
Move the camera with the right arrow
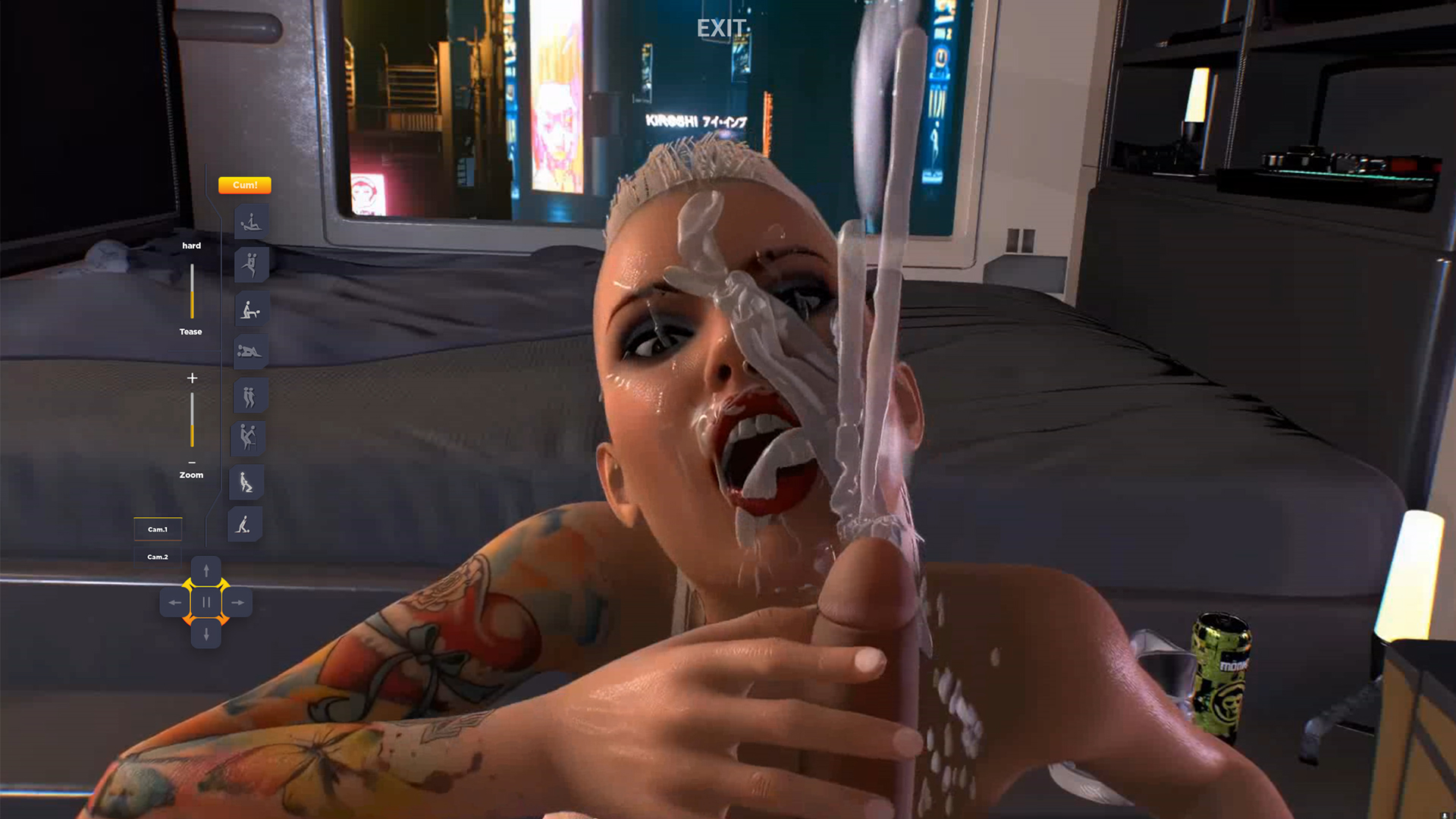[x=238, y=603]
